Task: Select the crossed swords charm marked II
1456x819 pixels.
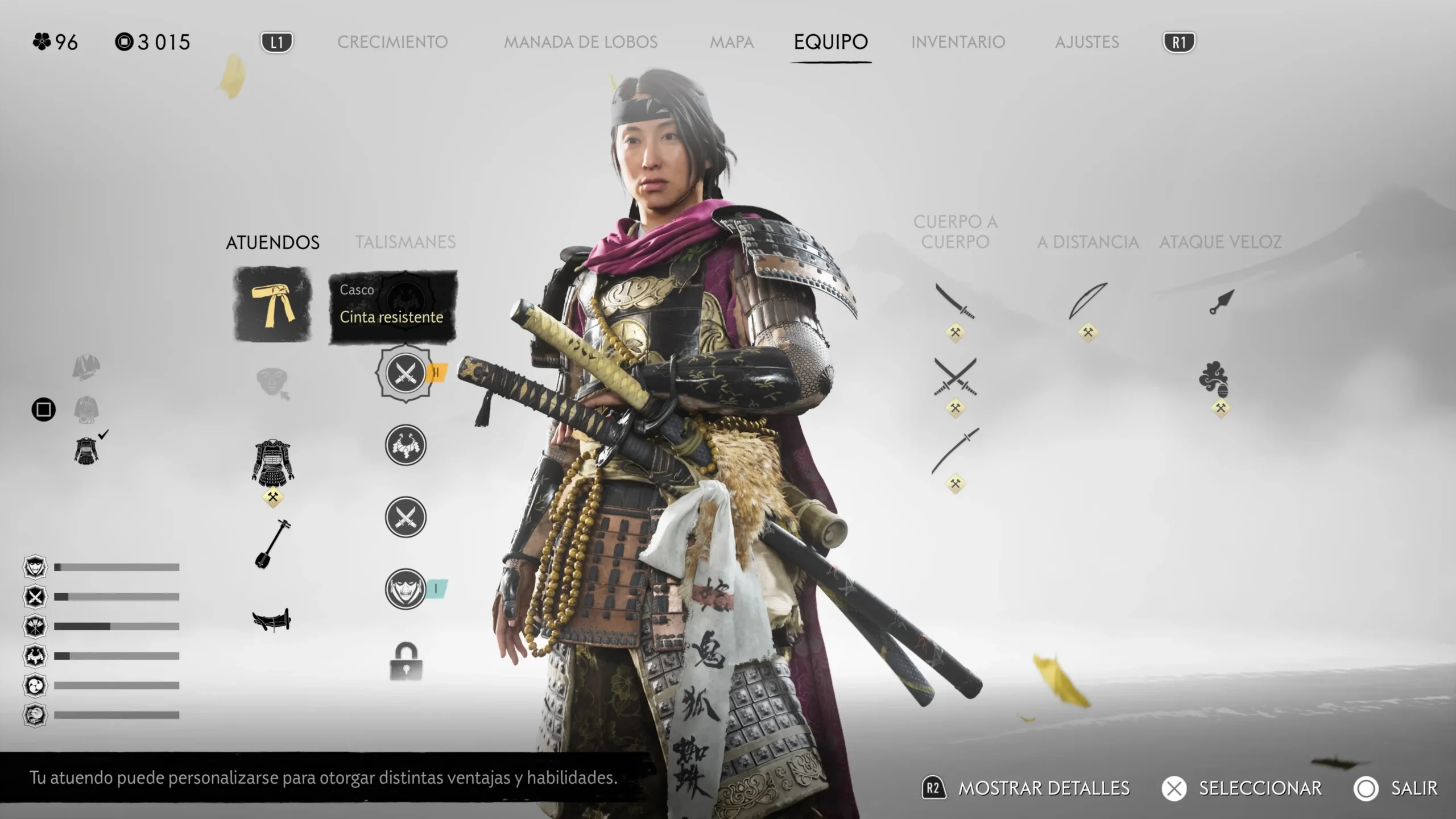Action: (x=406, y=373)
